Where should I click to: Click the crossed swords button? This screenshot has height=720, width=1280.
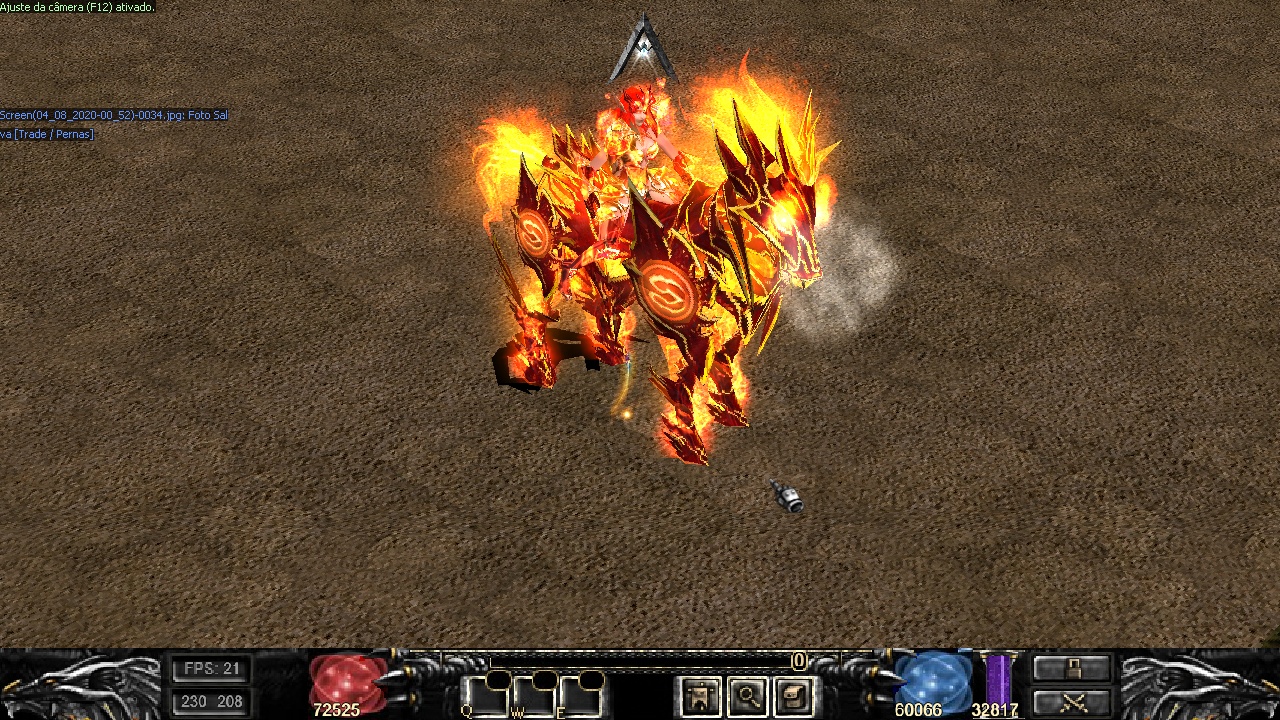1072,701
